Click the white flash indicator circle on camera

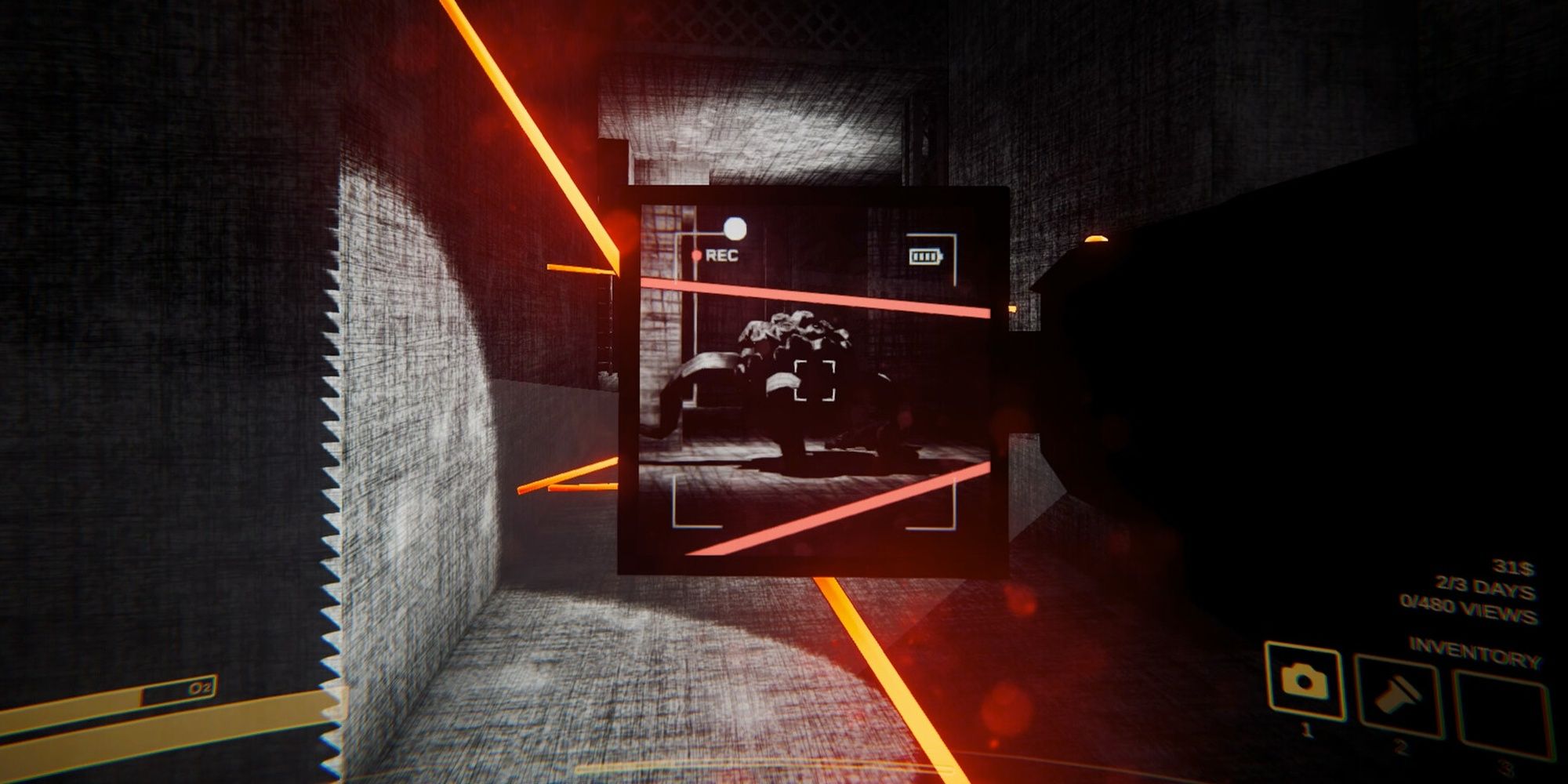734,230
